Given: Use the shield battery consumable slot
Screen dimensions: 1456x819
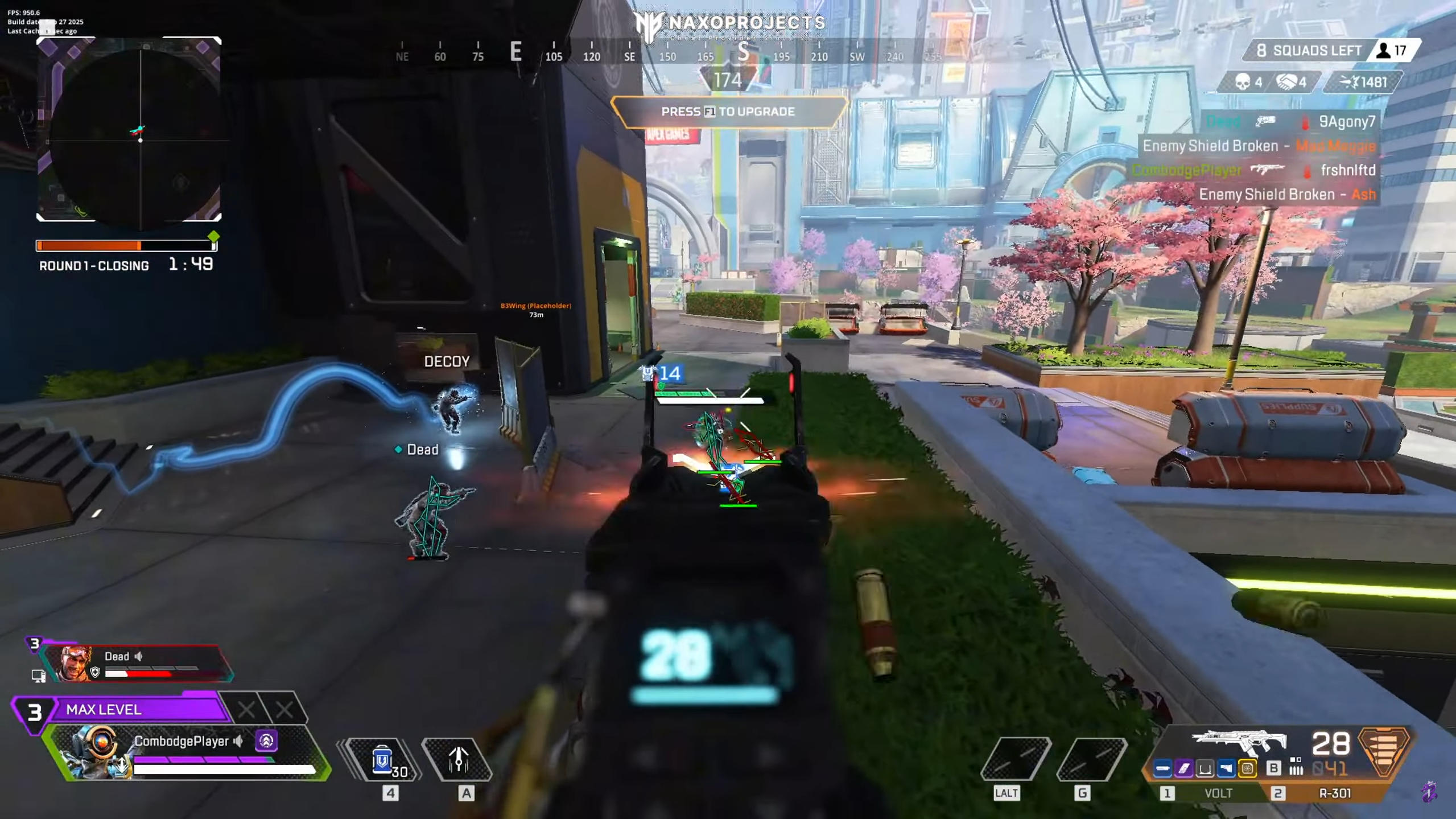Looking at the screenshot, I should [383, 760].
